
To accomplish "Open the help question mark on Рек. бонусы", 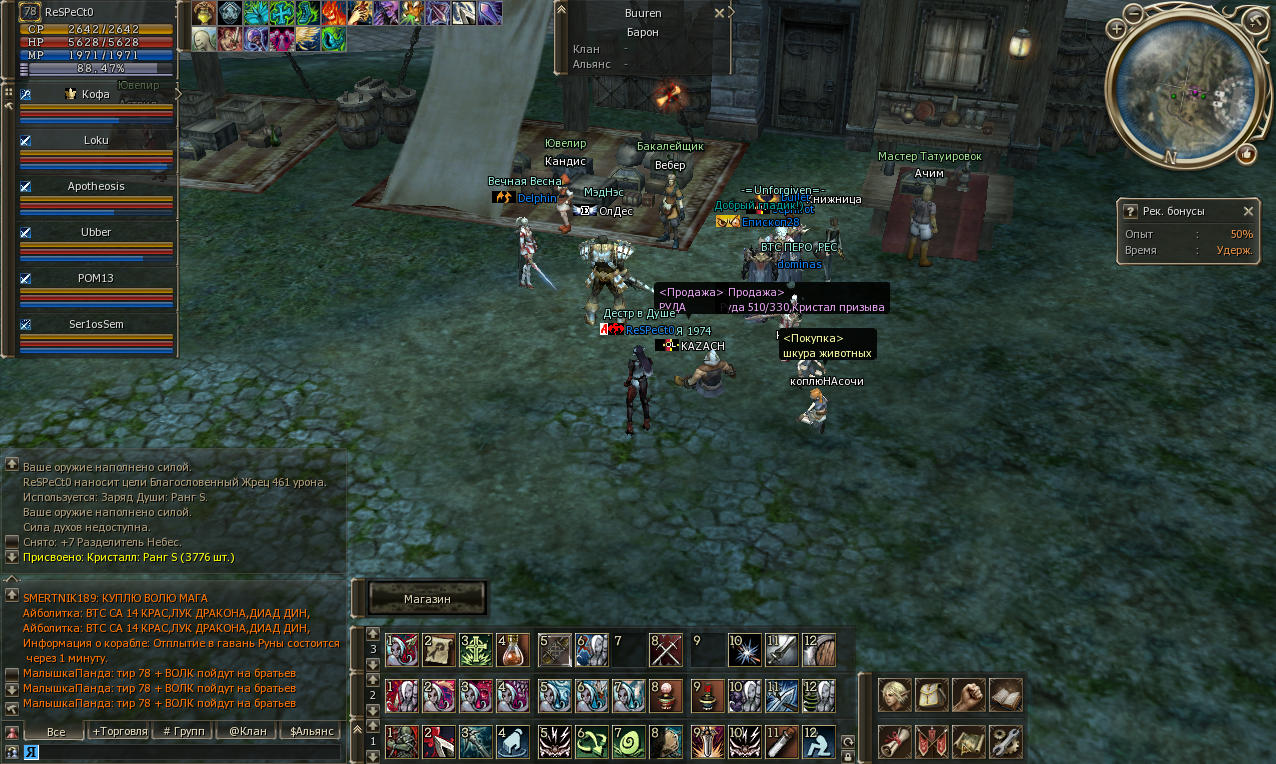I will [x=1130, y=211].
